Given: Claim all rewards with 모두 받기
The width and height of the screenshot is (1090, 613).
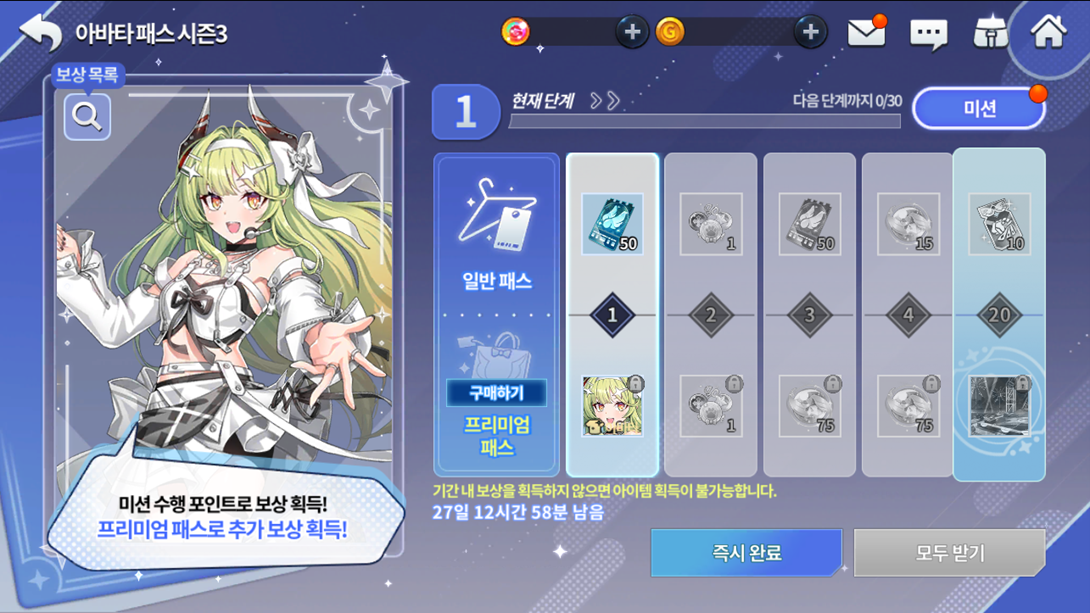Looking at the screenshot, I should click(x=949, y=552).
